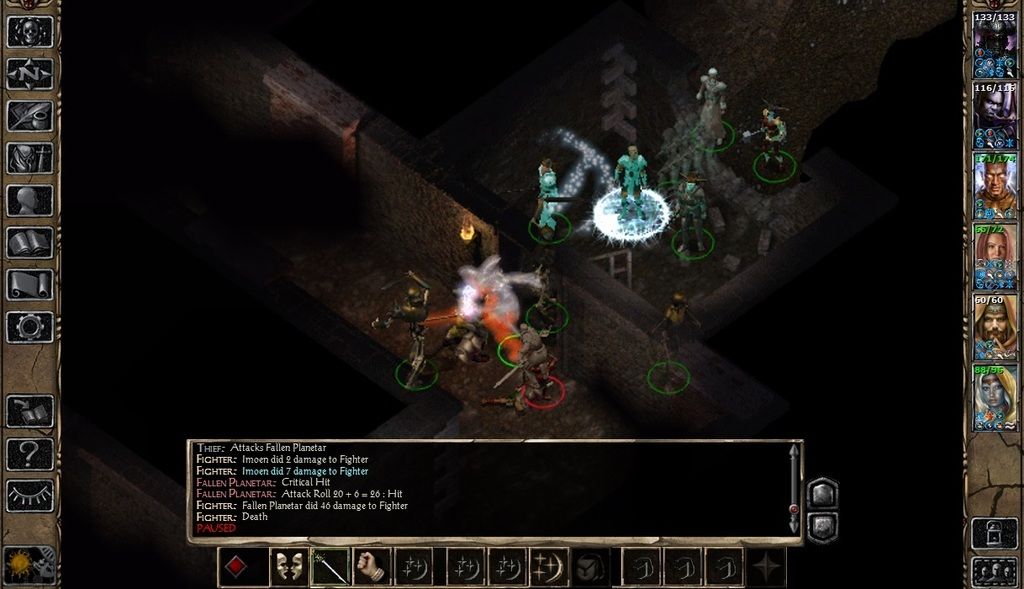Open the priest scroll button

click(x=29, y=284)
